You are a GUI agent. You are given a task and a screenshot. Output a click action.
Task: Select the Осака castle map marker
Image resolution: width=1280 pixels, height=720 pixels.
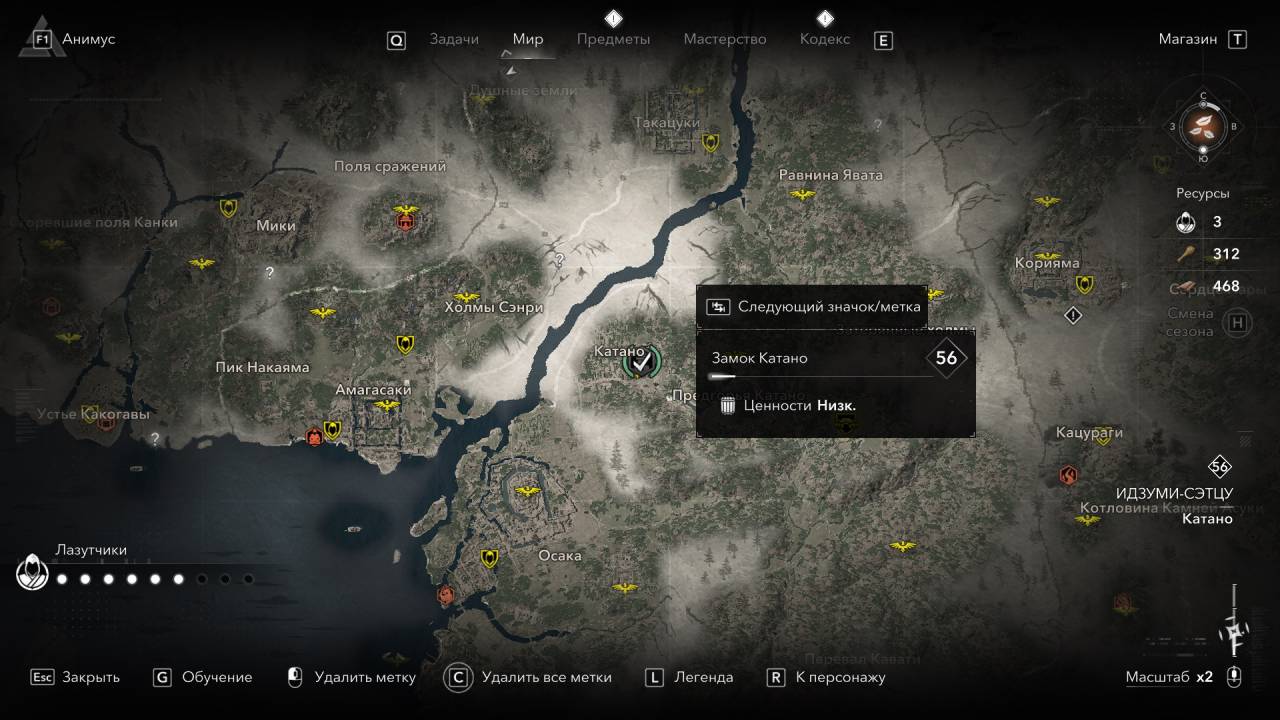point(527,491)
